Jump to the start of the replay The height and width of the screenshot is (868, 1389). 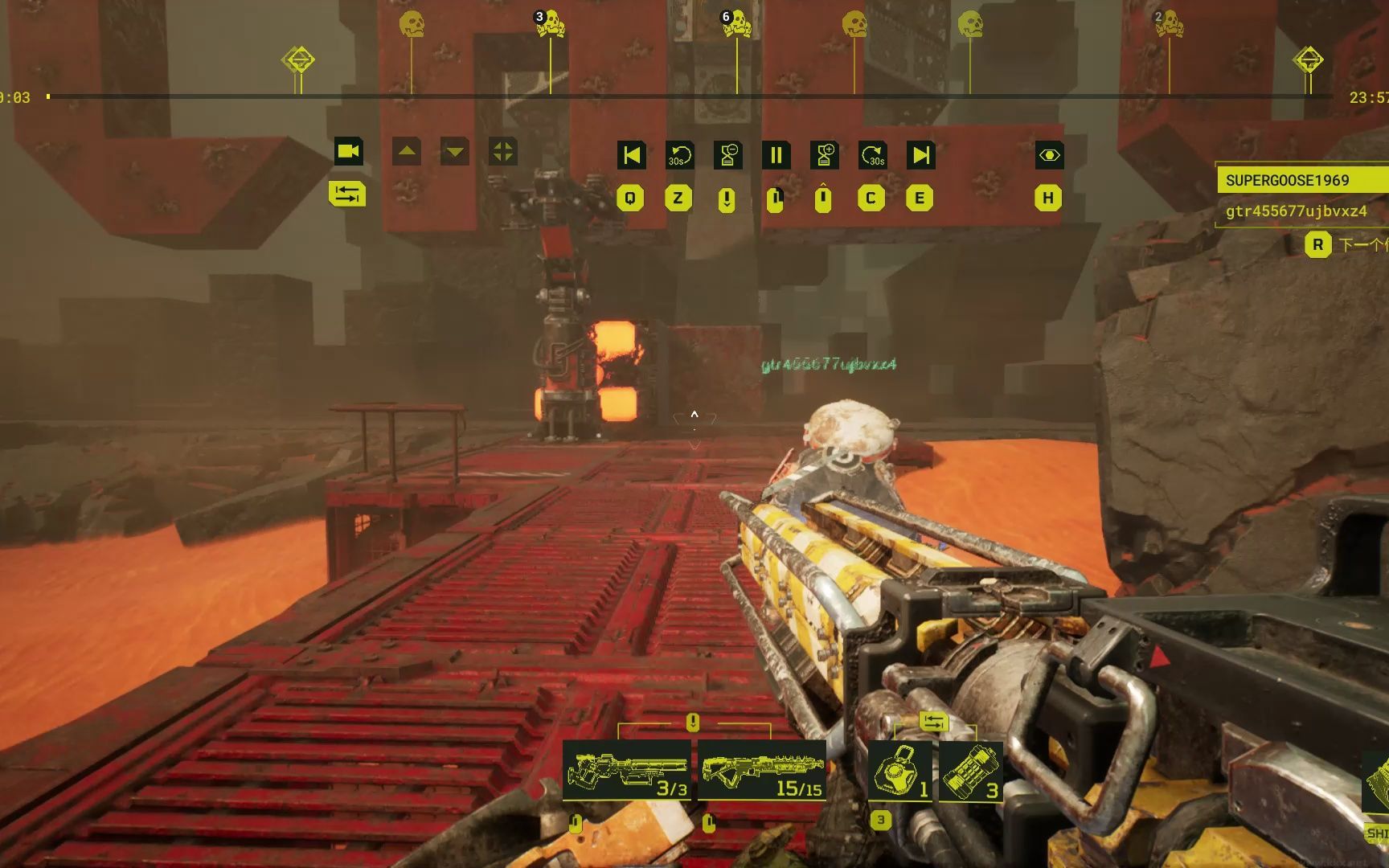click(x=632, y=155)
